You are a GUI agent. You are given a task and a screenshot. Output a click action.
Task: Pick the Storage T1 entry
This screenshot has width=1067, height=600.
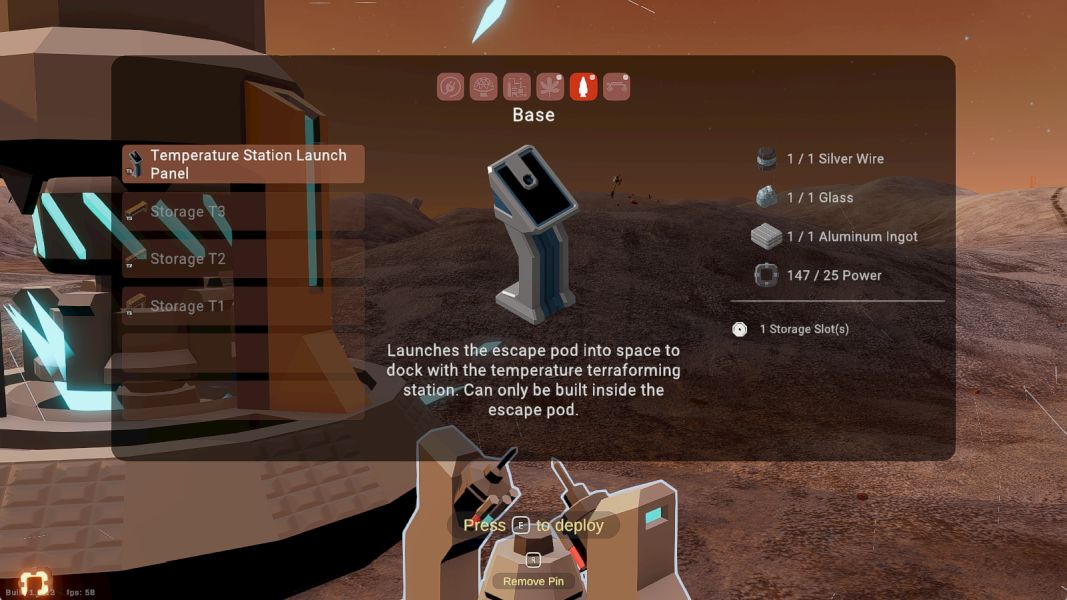[x=243, y=306]
